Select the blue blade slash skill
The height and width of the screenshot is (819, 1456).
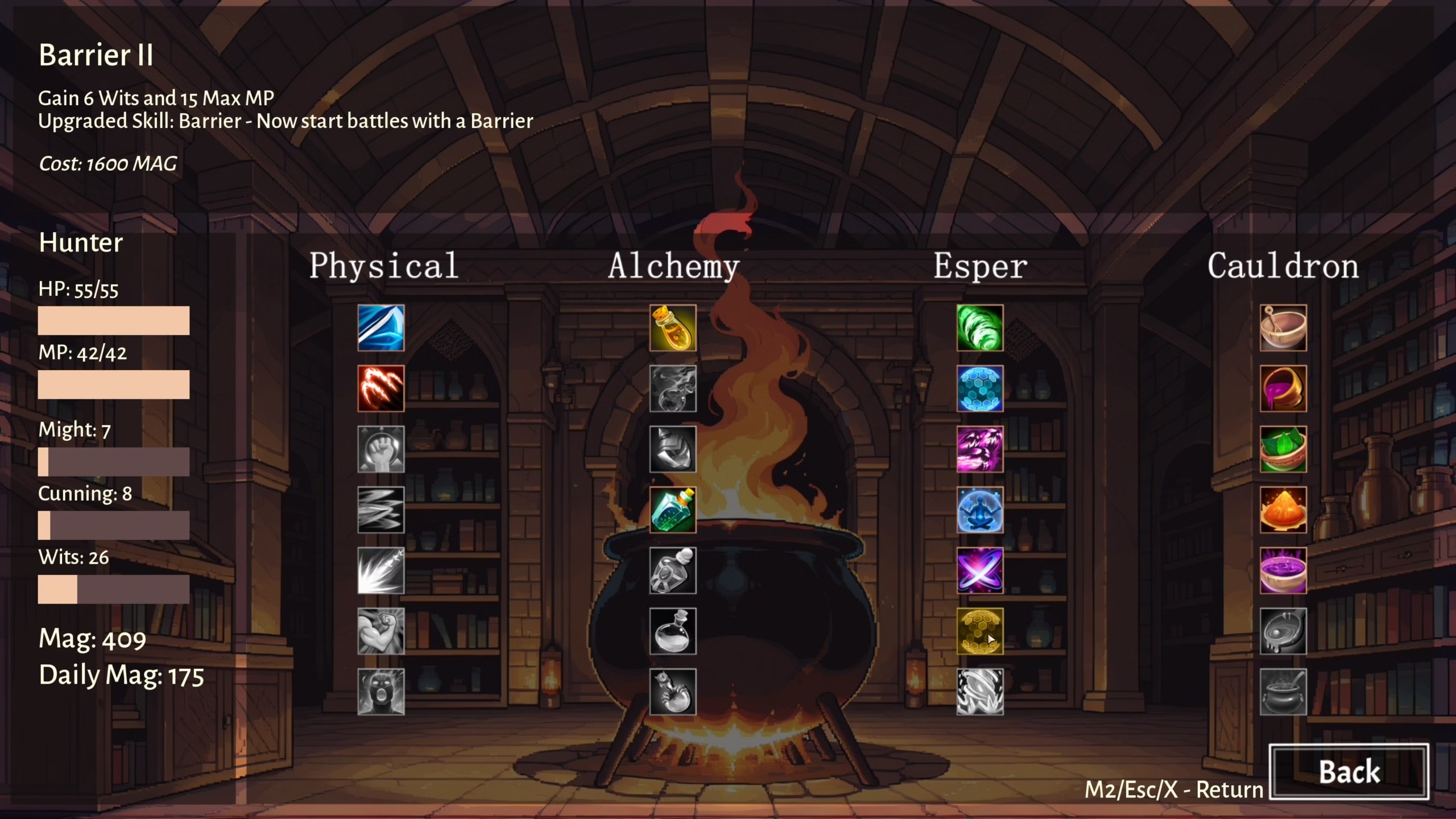(380, 328)
